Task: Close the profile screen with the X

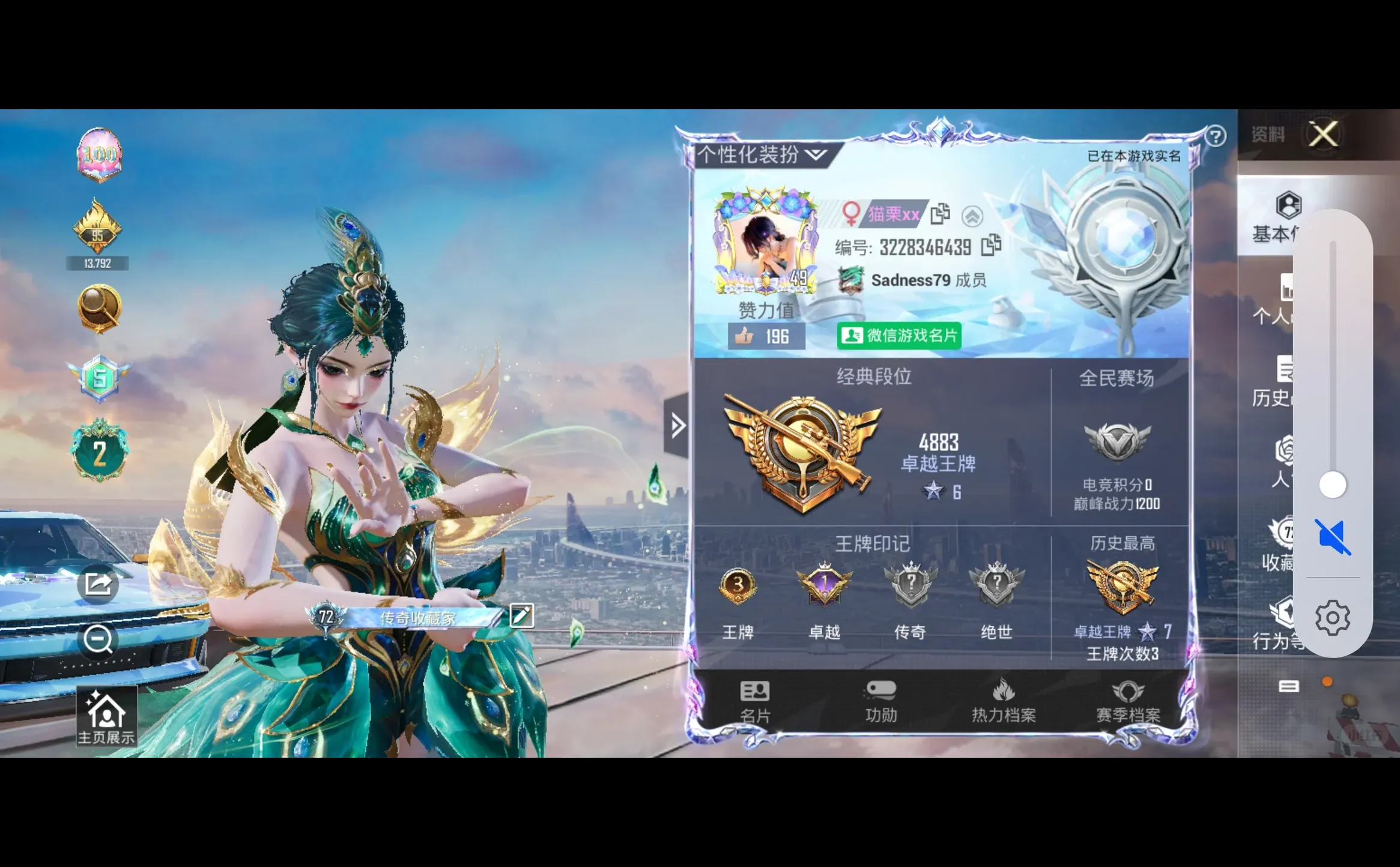Action: pyautogui.click(x=1324, y=134)
